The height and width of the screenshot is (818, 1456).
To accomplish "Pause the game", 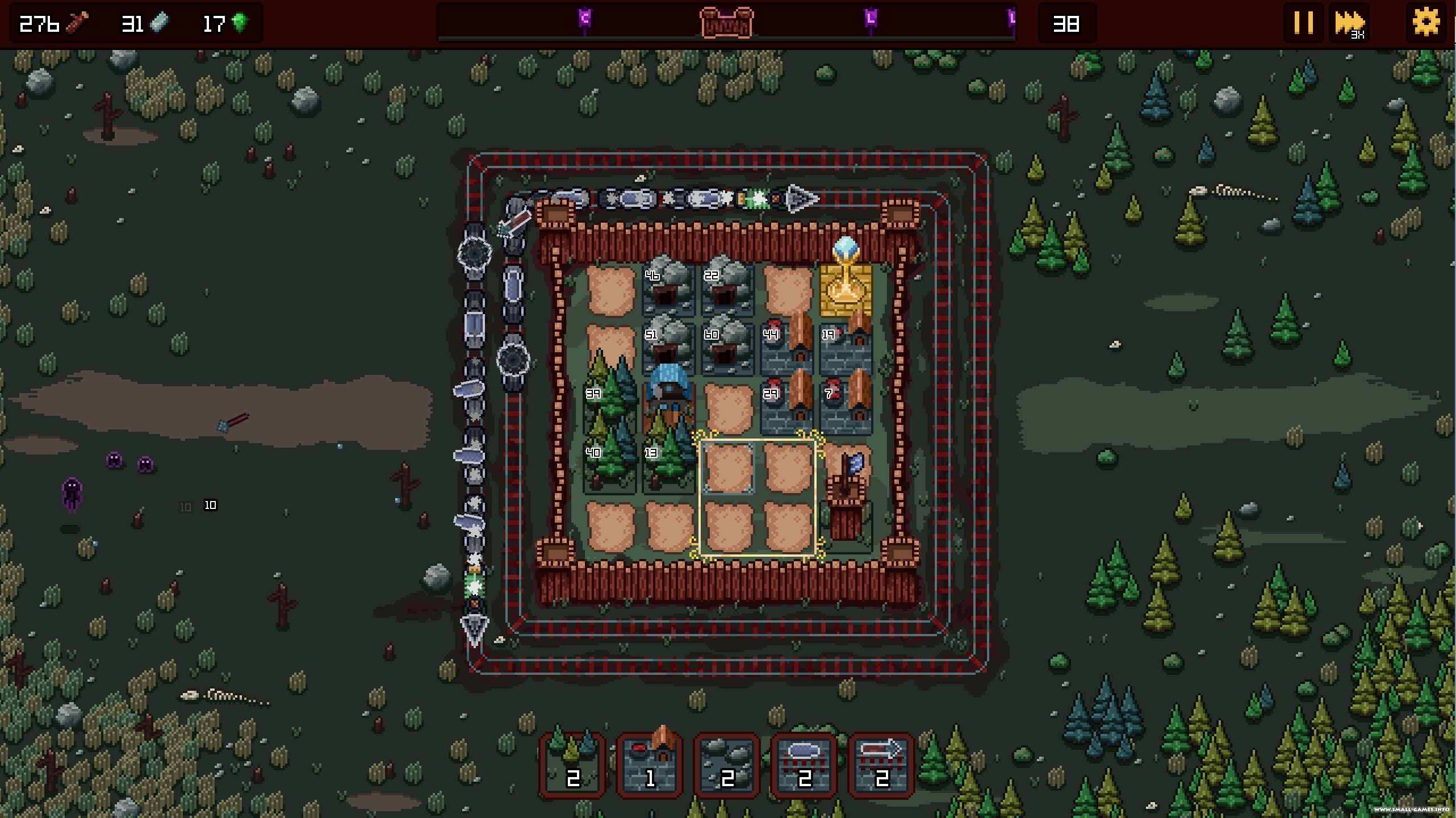I will 1303,23.
